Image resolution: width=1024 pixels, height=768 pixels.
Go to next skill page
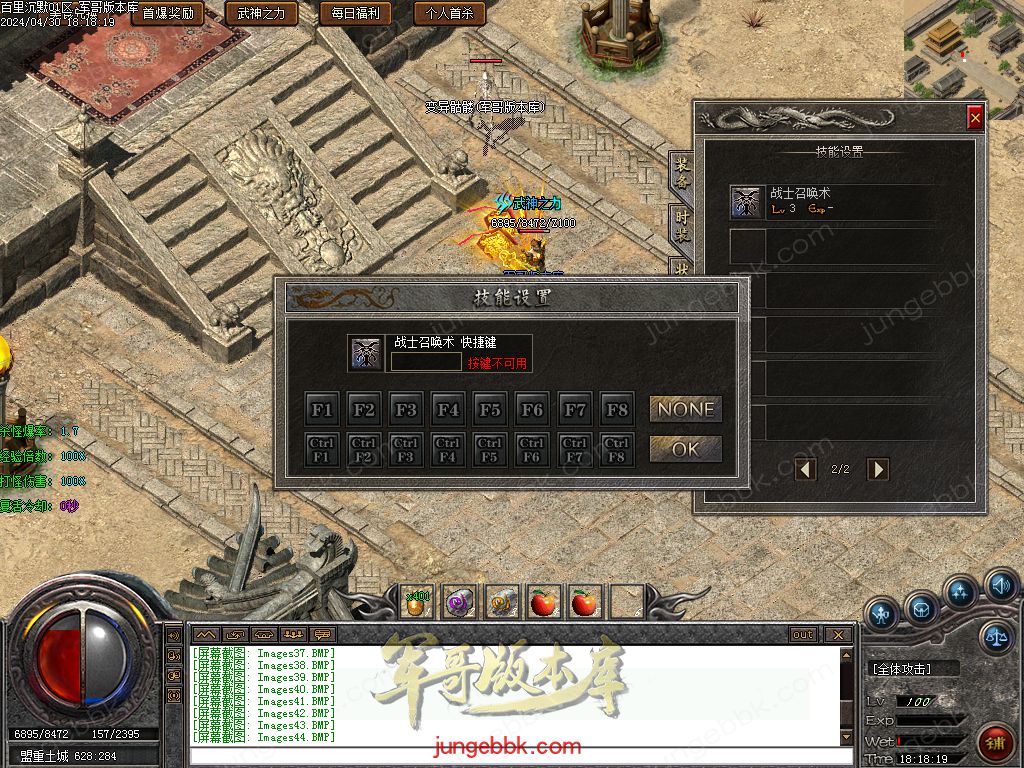tap(877, 468)
